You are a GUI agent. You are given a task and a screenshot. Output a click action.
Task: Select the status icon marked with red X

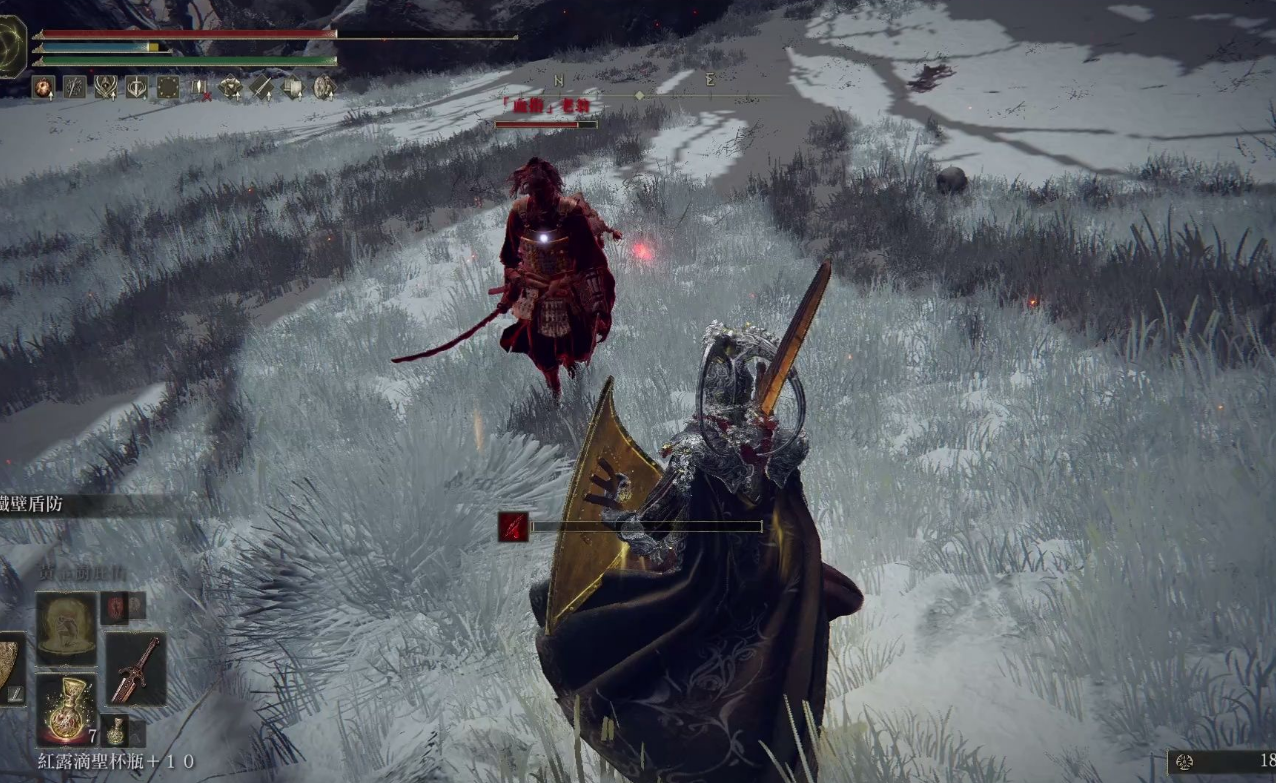[199, 88]
